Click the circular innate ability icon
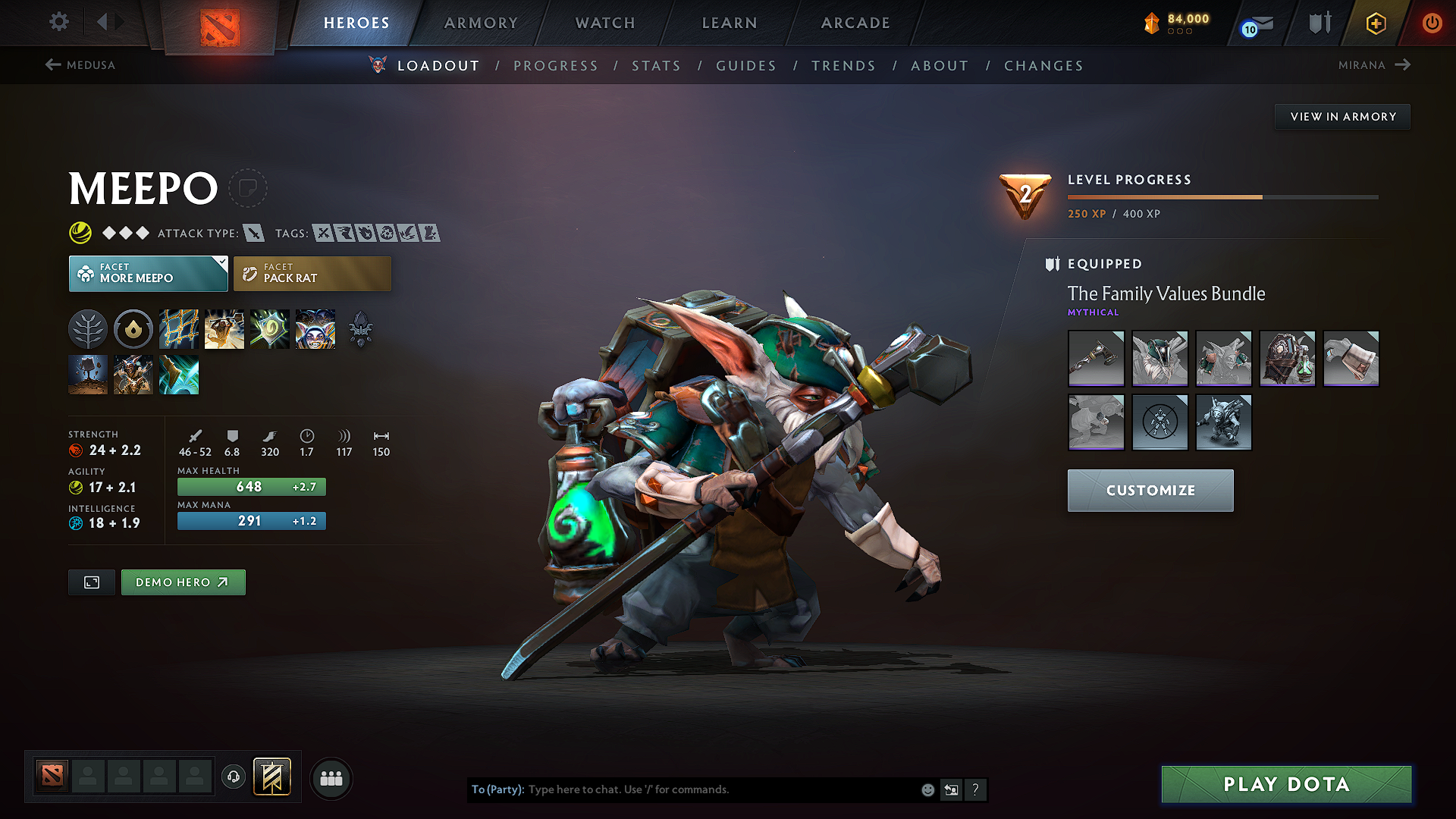1456x819 pixels. pos(133,328)
